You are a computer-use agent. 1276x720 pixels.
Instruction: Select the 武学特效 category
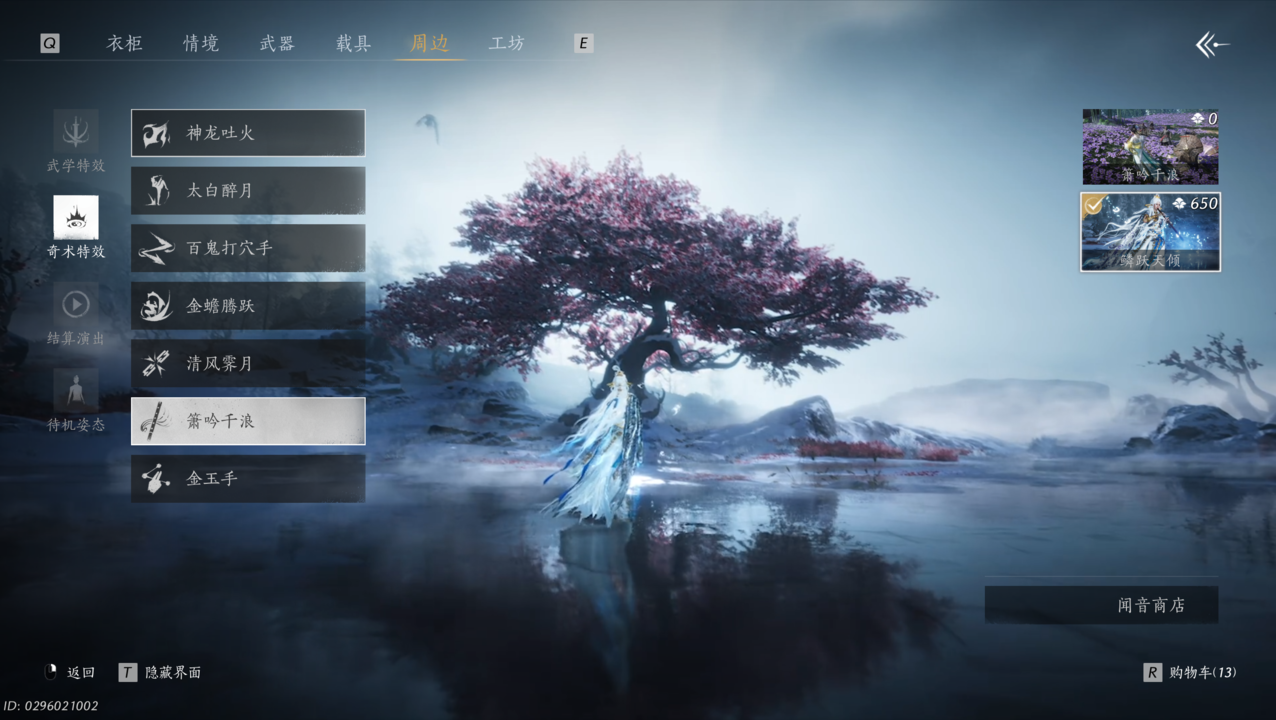76,141
